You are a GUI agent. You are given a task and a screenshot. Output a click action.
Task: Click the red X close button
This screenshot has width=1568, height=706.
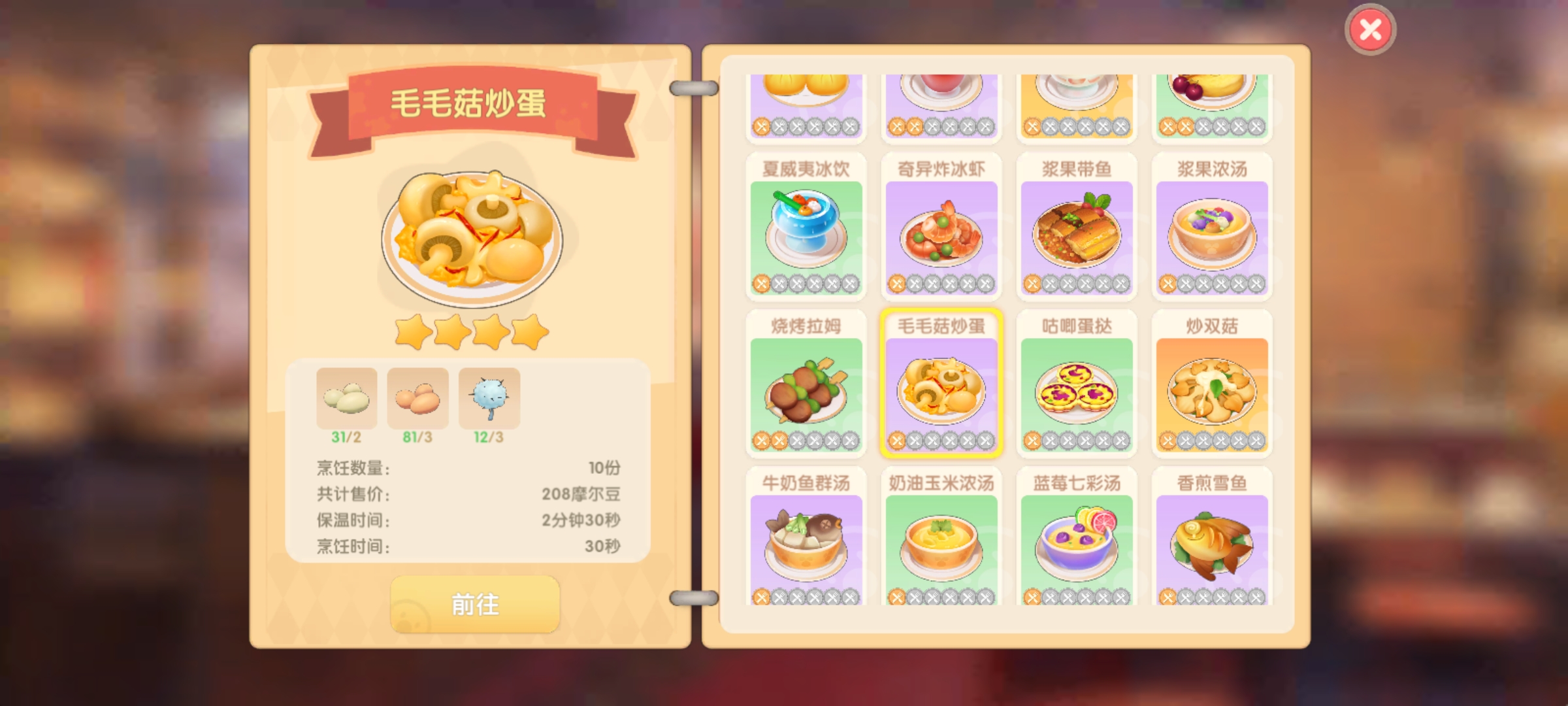(1369, 28)
